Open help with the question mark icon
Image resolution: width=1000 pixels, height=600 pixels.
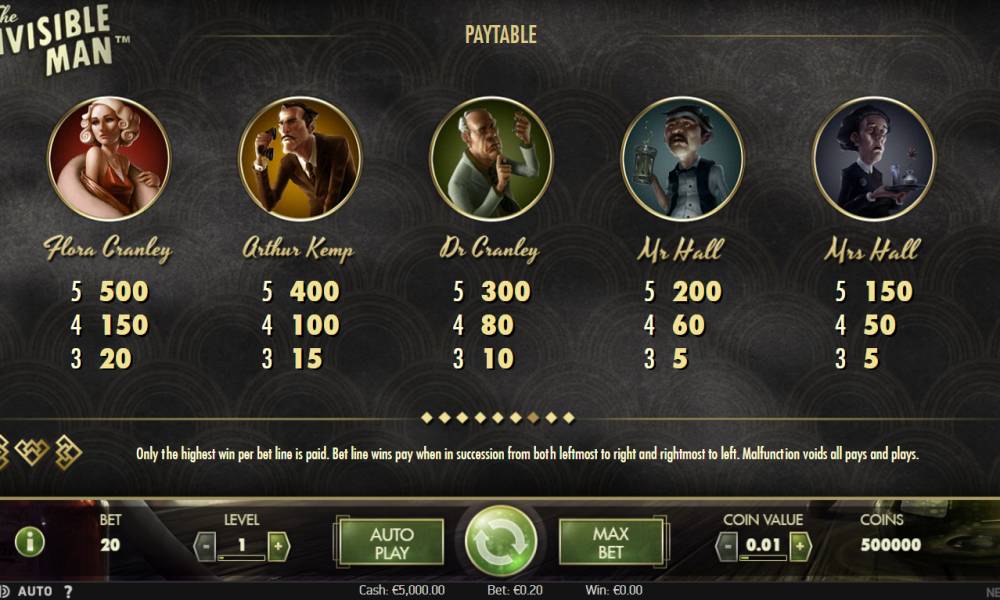coord(68,591)
